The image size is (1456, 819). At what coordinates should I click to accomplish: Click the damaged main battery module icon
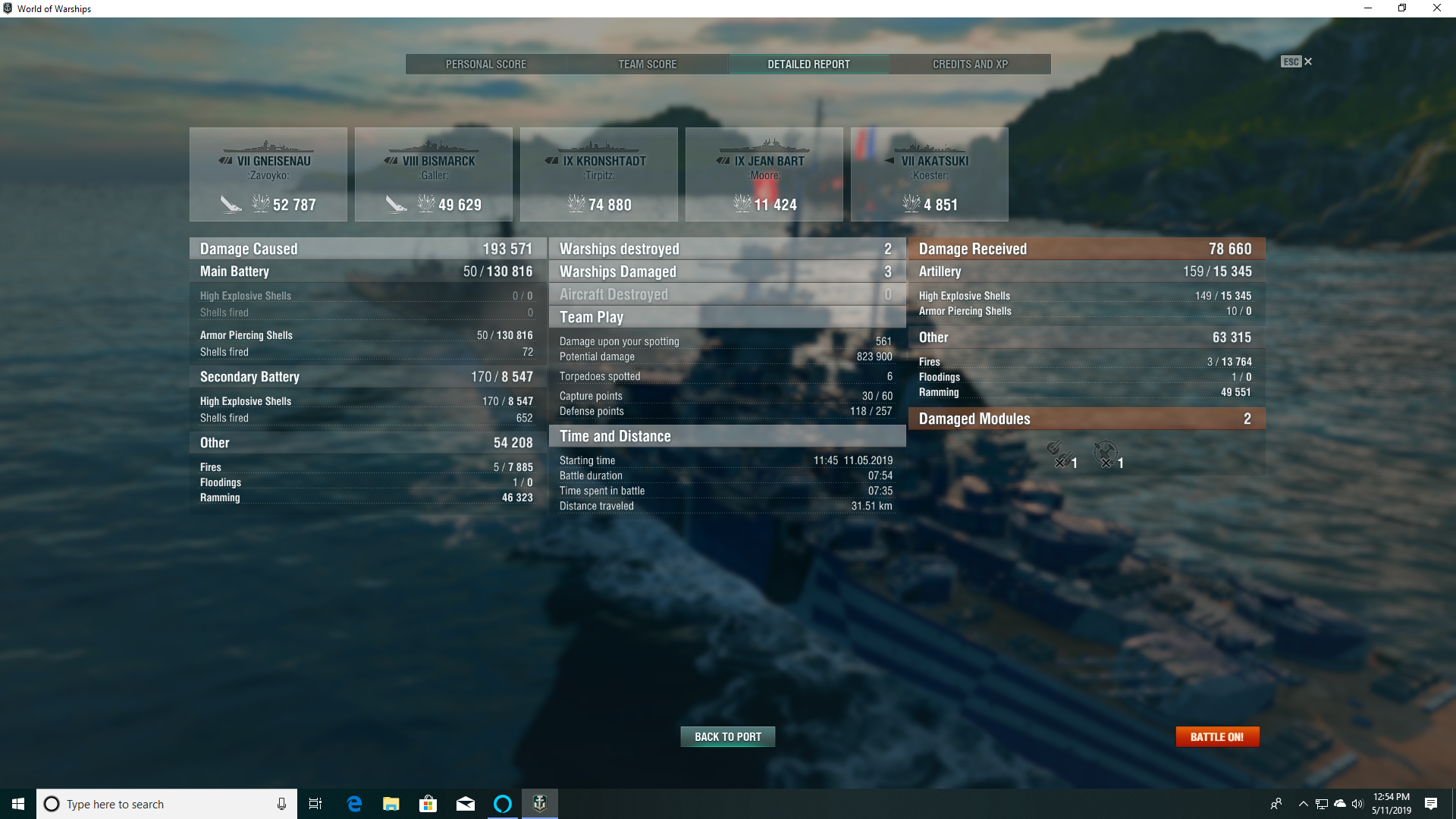pos(1060,451)
